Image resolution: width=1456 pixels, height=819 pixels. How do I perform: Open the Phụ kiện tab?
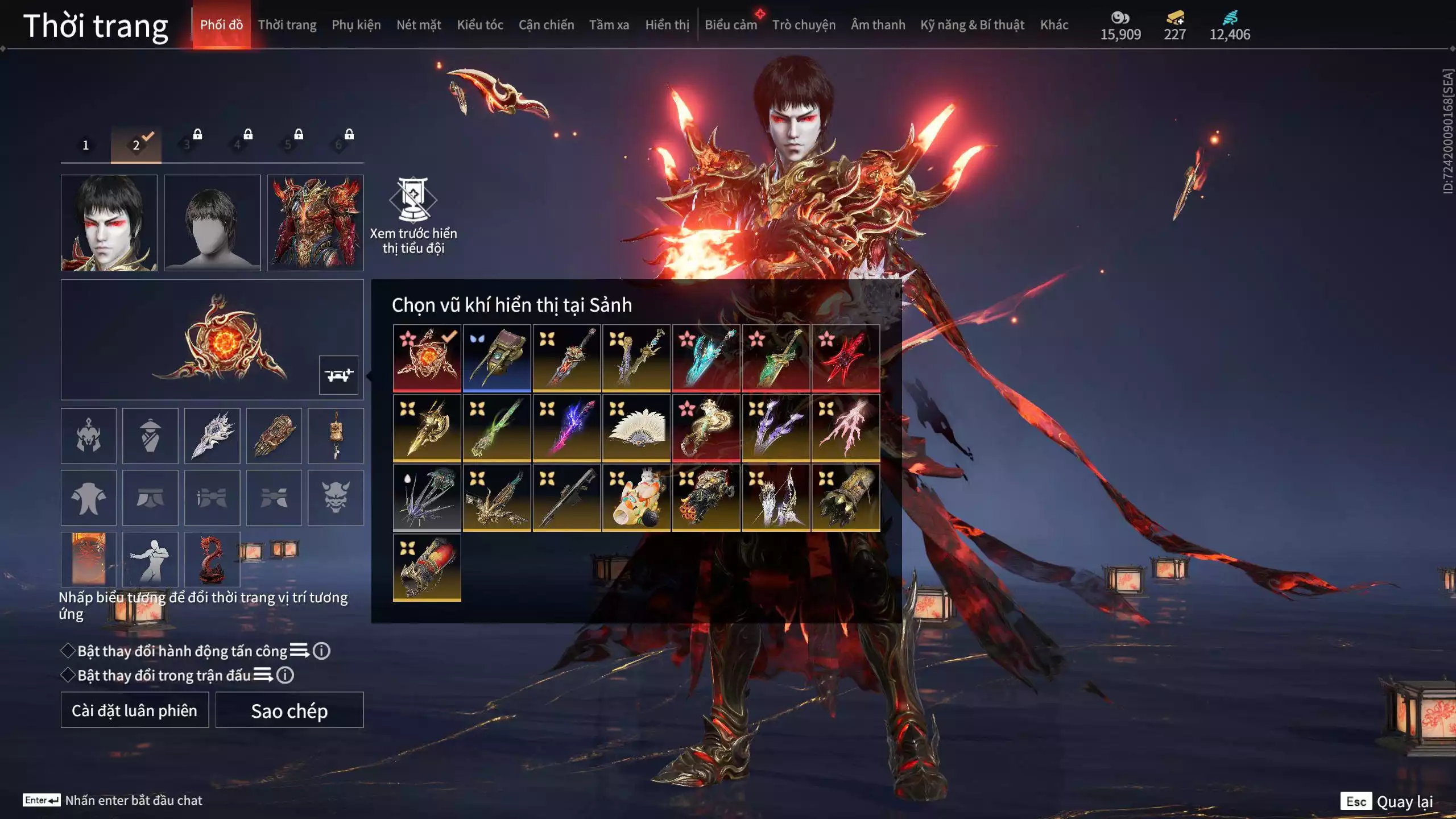click(x=356, y=25)
